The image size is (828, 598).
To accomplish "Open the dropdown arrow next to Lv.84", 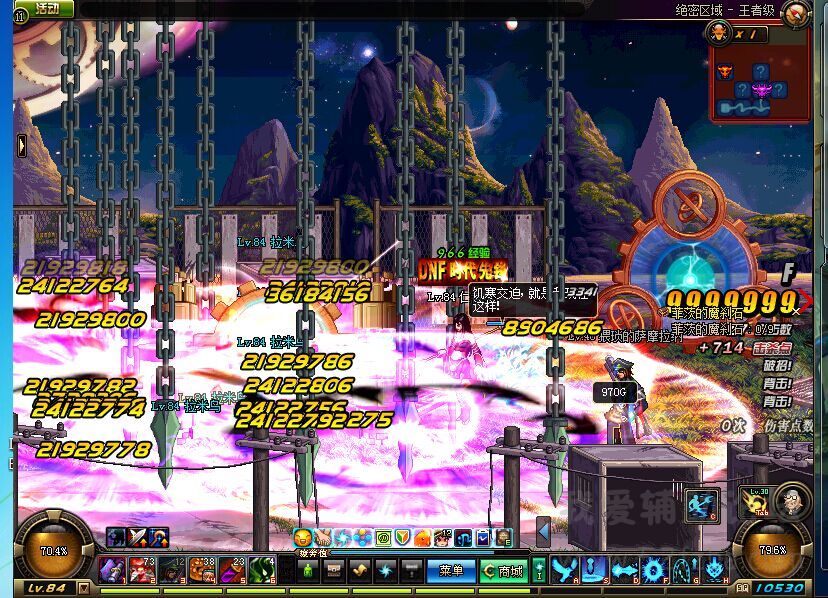I will point(83,588).
